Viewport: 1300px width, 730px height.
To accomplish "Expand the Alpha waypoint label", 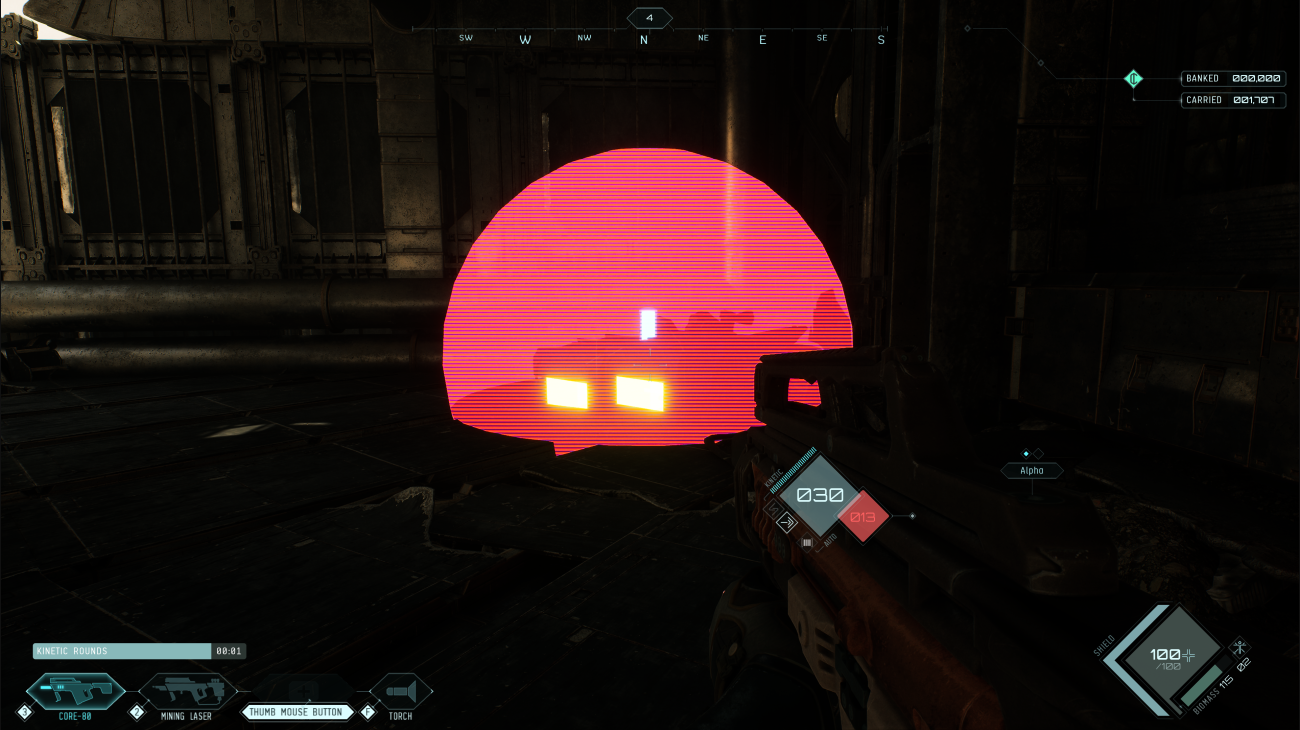I will (x=1031, y=470).
